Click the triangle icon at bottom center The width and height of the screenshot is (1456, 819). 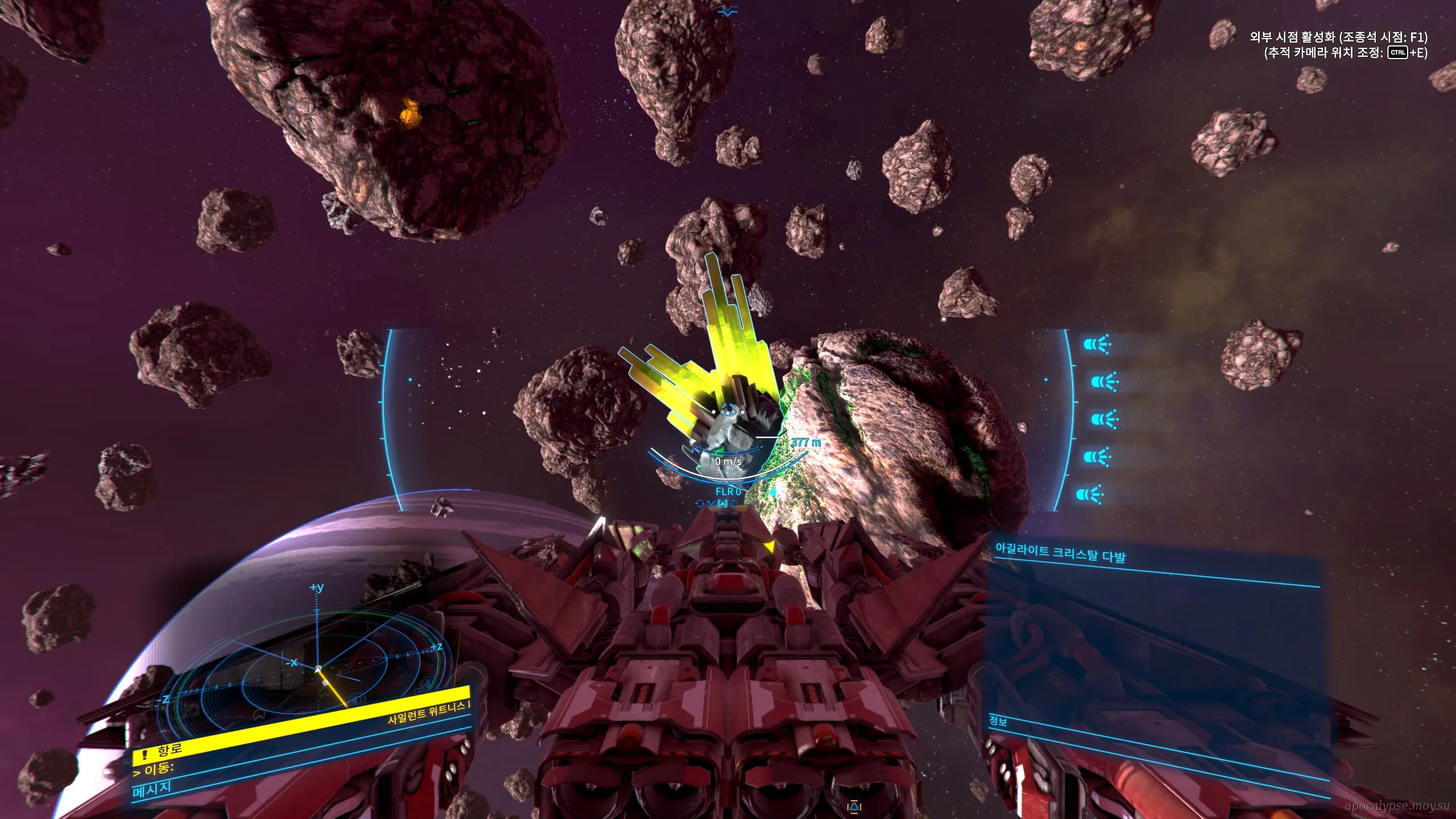click(x=854, y=806)
